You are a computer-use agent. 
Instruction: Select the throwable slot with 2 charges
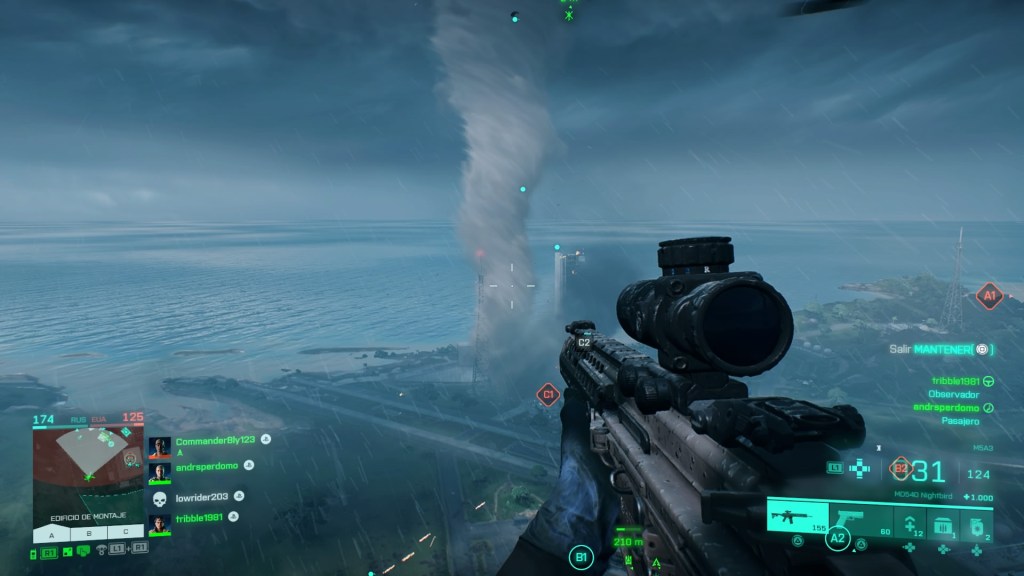pyautogui.click(x=976, y=522)
